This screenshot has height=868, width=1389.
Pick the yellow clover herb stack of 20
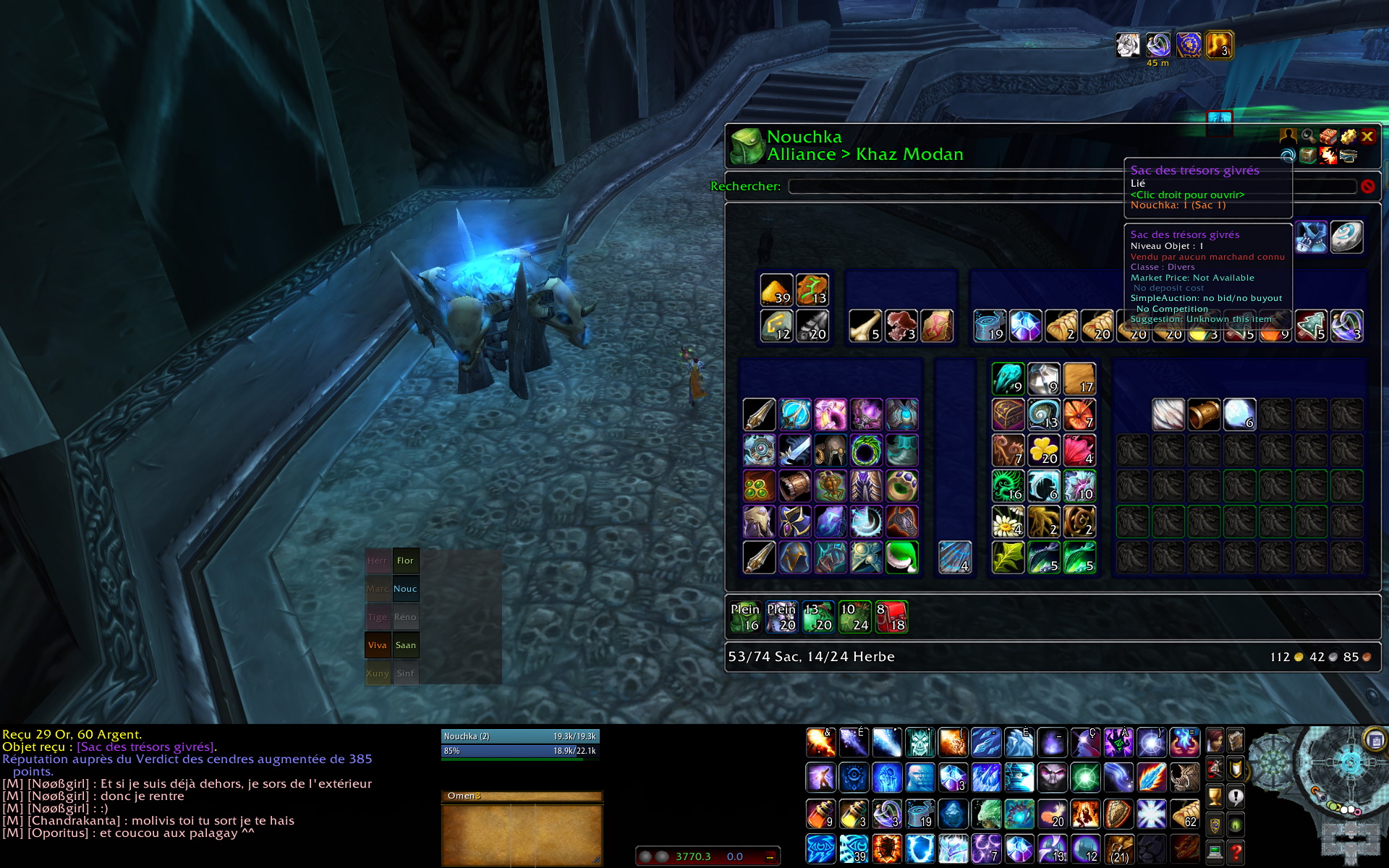click(1043, 450)
